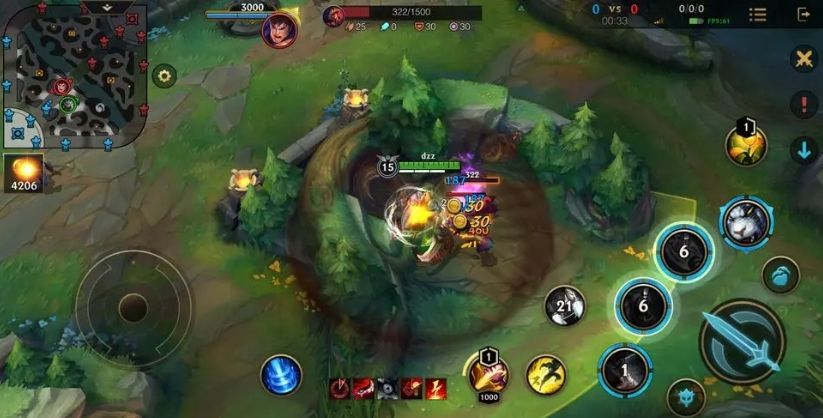Send the red exclamation danger ping
This screenshot has height=418, width=823.
tap(804, 105)
